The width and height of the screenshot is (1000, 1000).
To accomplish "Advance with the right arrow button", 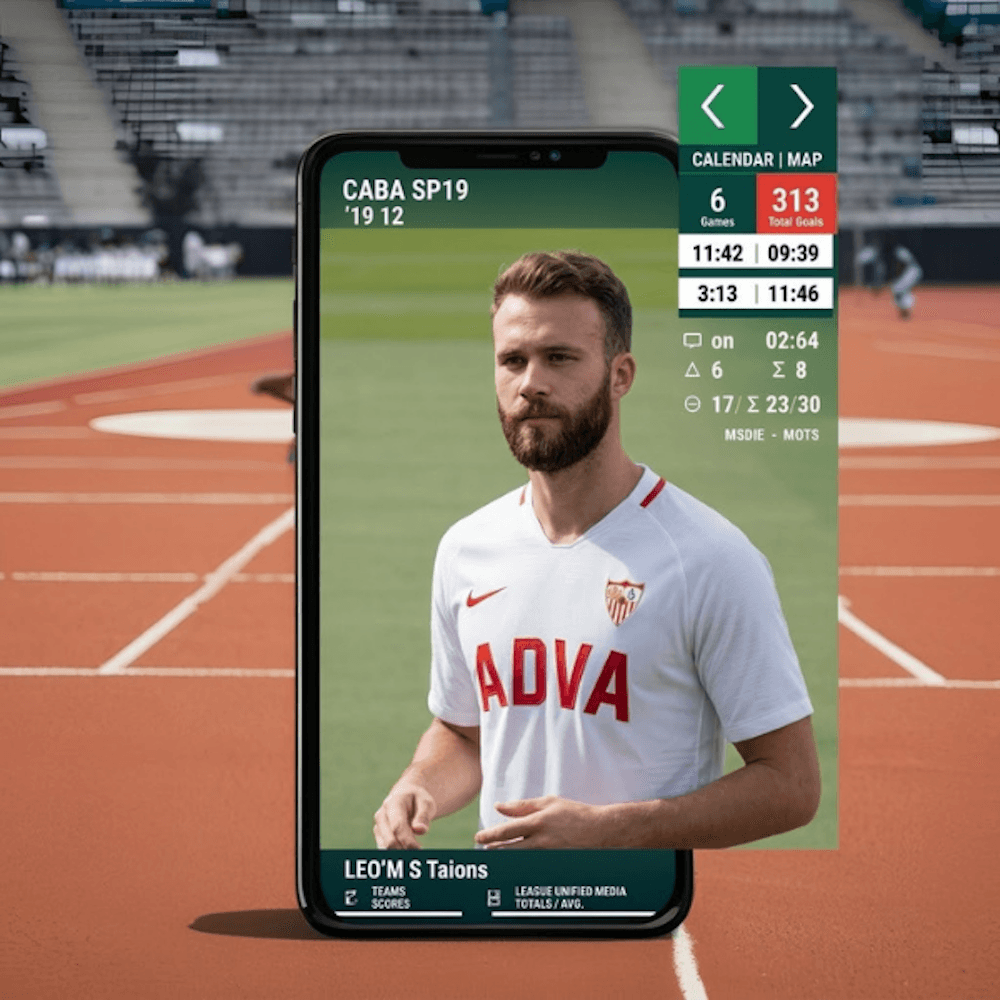I will (798, 106).
